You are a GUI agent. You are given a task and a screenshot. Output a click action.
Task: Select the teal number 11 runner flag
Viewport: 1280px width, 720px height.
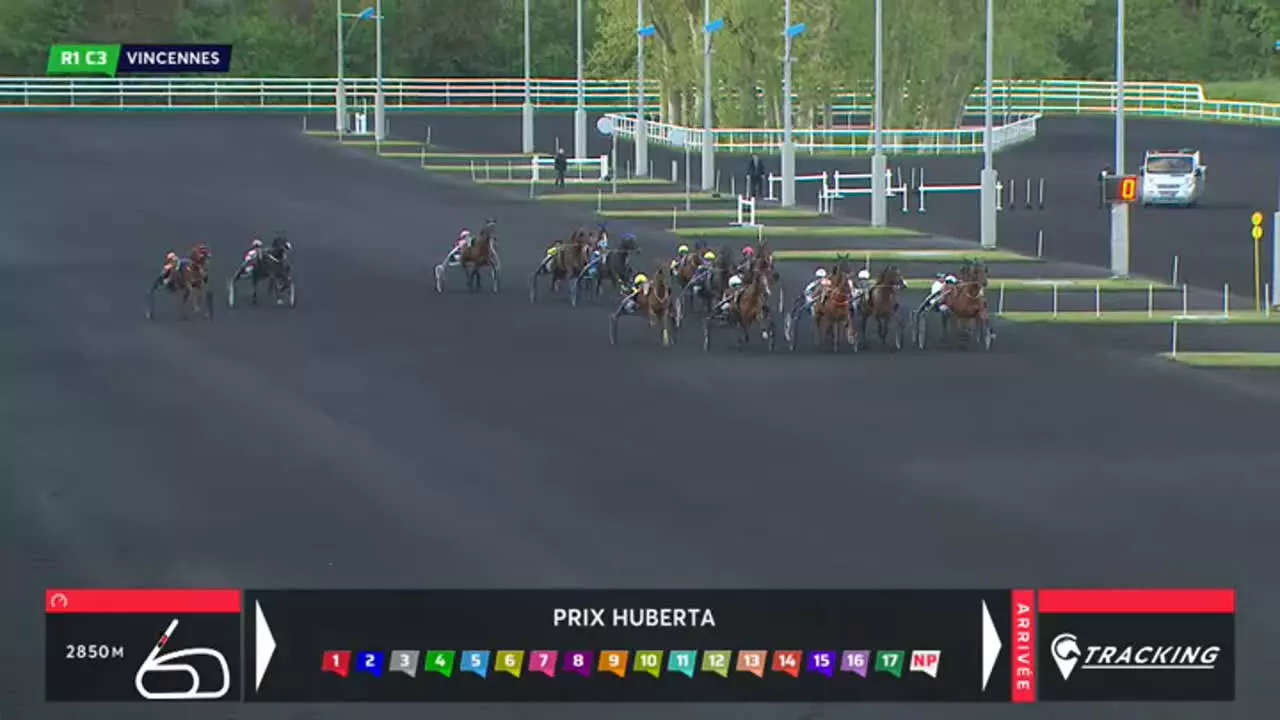pyautogui.click(x=682, y=662)
